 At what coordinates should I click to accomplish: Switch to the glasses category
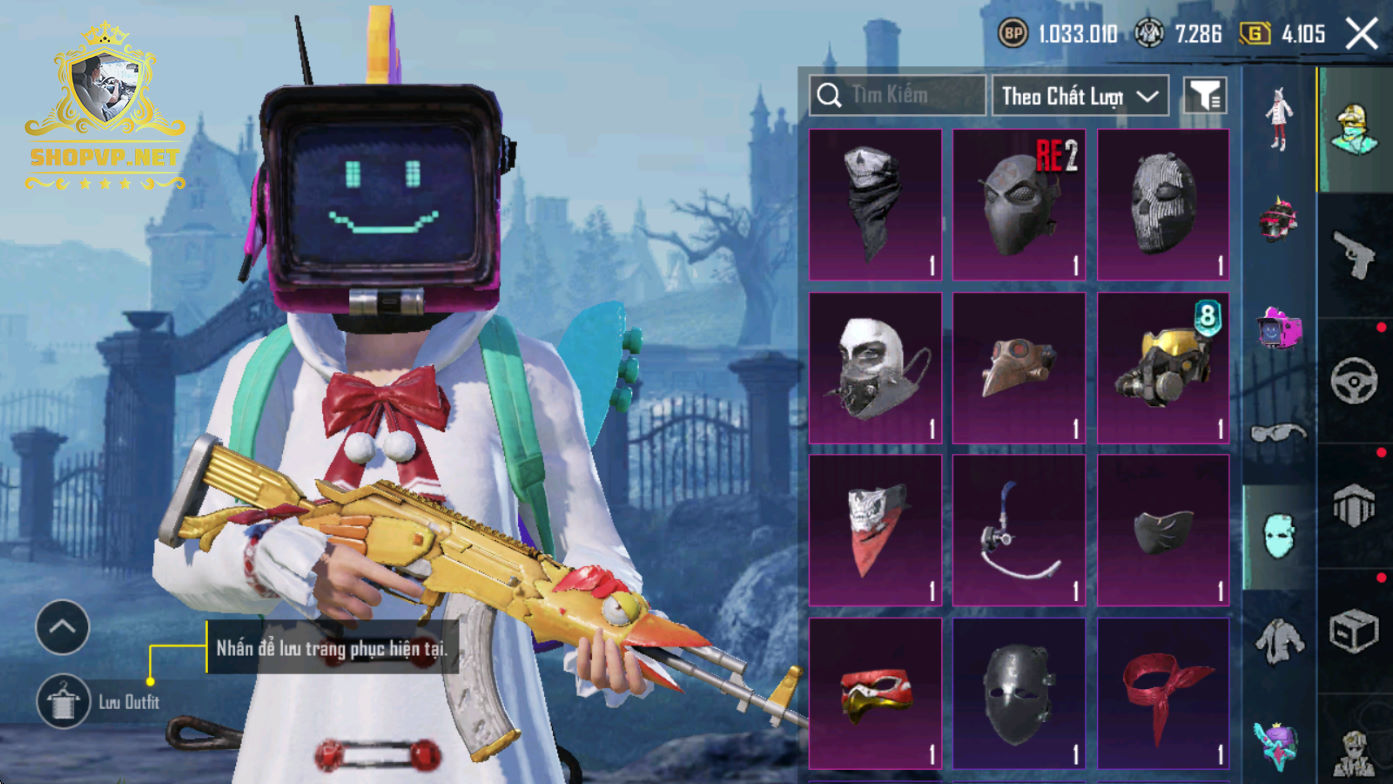click(x=1278, y=433)
